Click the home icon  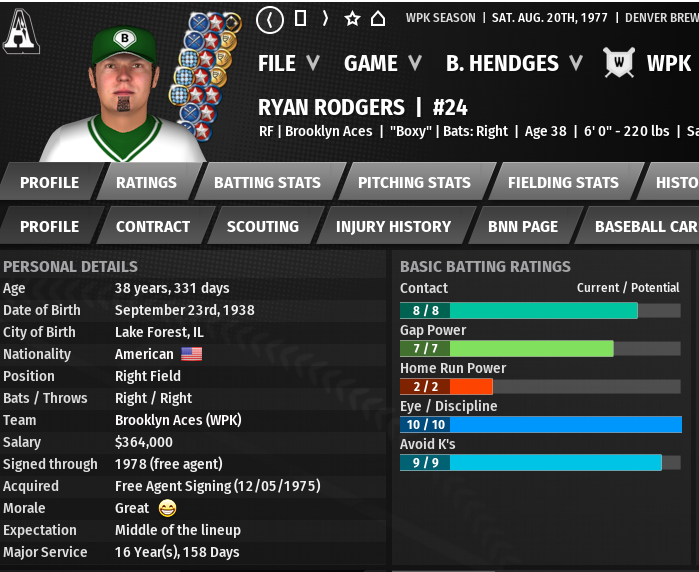tap(378, 19)
